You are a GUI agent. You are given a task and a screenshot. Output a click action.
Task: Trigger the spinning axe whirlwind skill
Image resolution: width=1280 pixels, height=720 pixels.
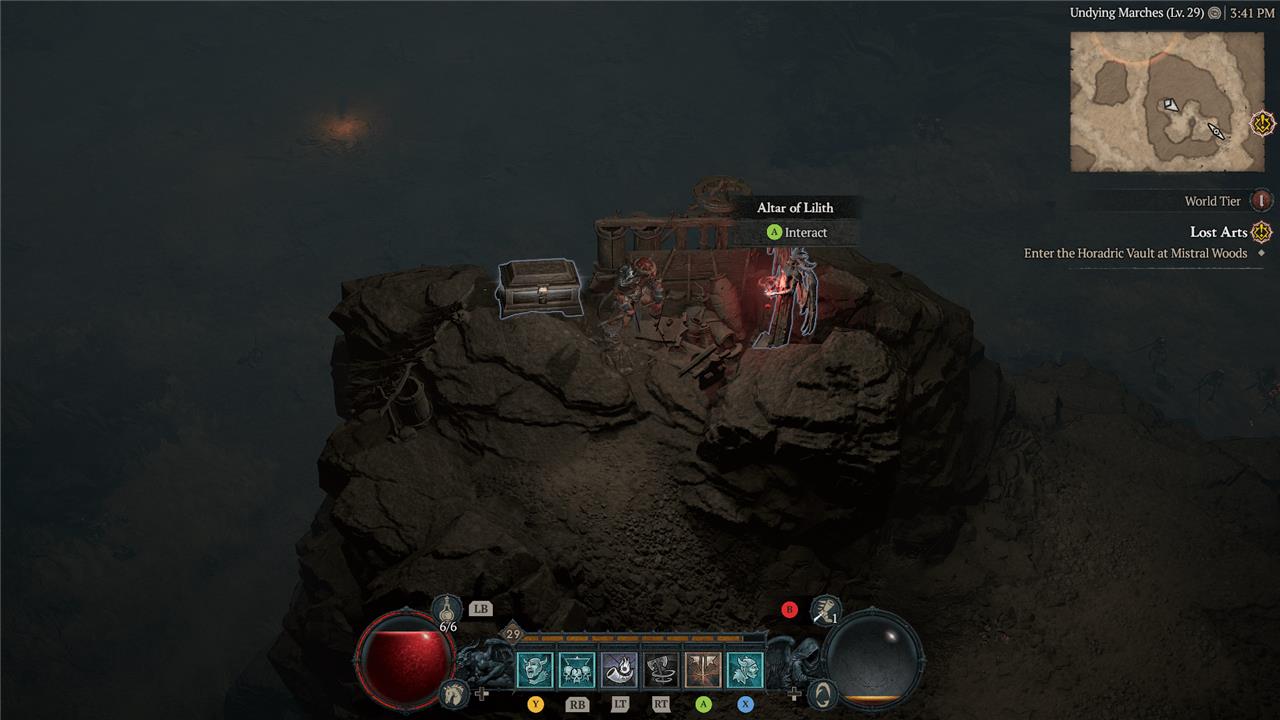tap(661, 669)
